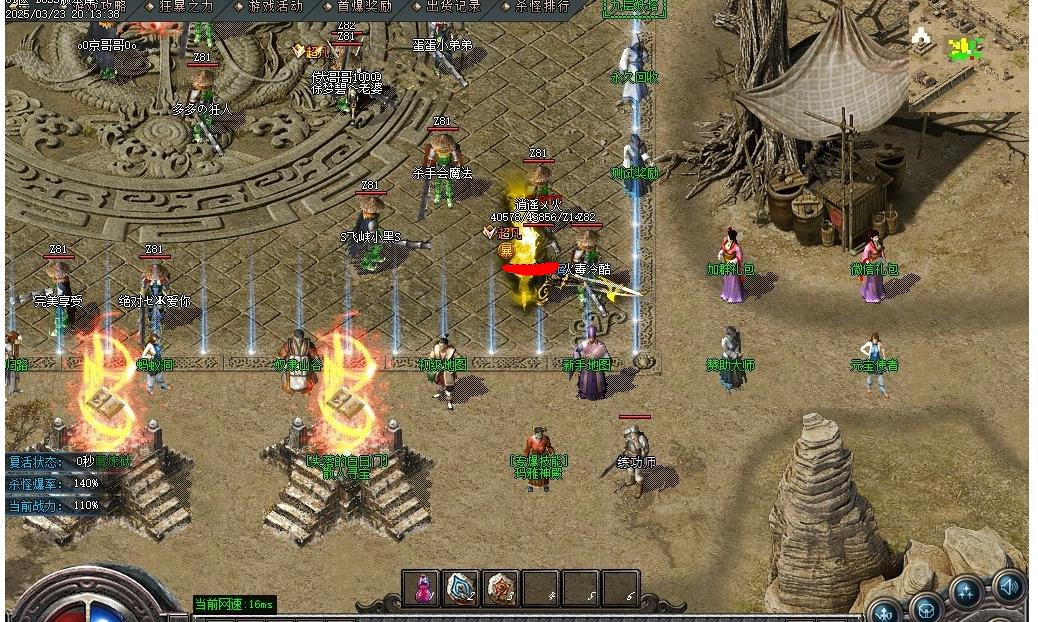Image resolution: width=1038 pixels, height=622 pixels.
Task: Open the 杀怪排行 kill ranking
Action: coord(534,6)
